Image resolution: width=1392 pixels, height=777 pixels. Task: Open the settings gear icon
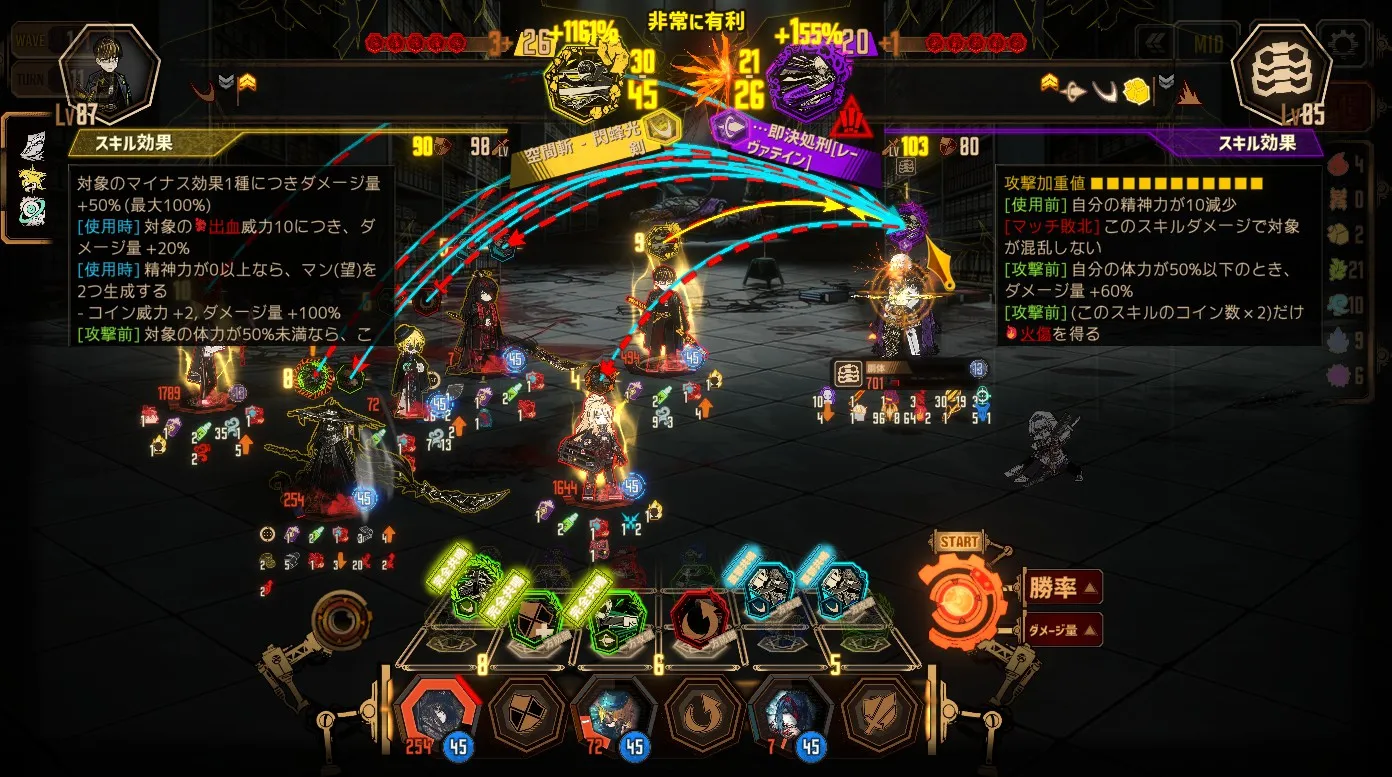coord(1344,43)
